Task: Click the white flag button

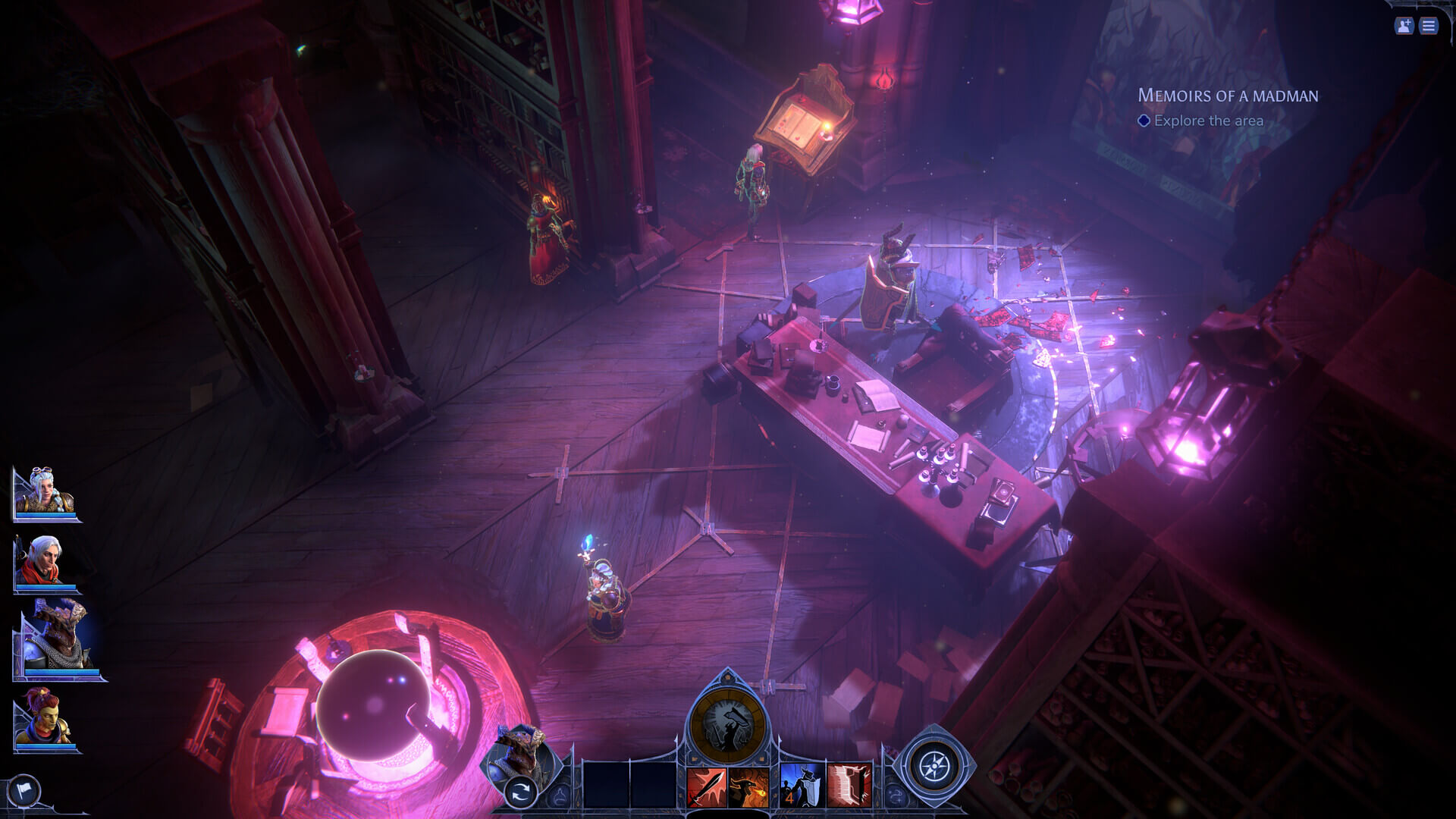Action: 23,792
